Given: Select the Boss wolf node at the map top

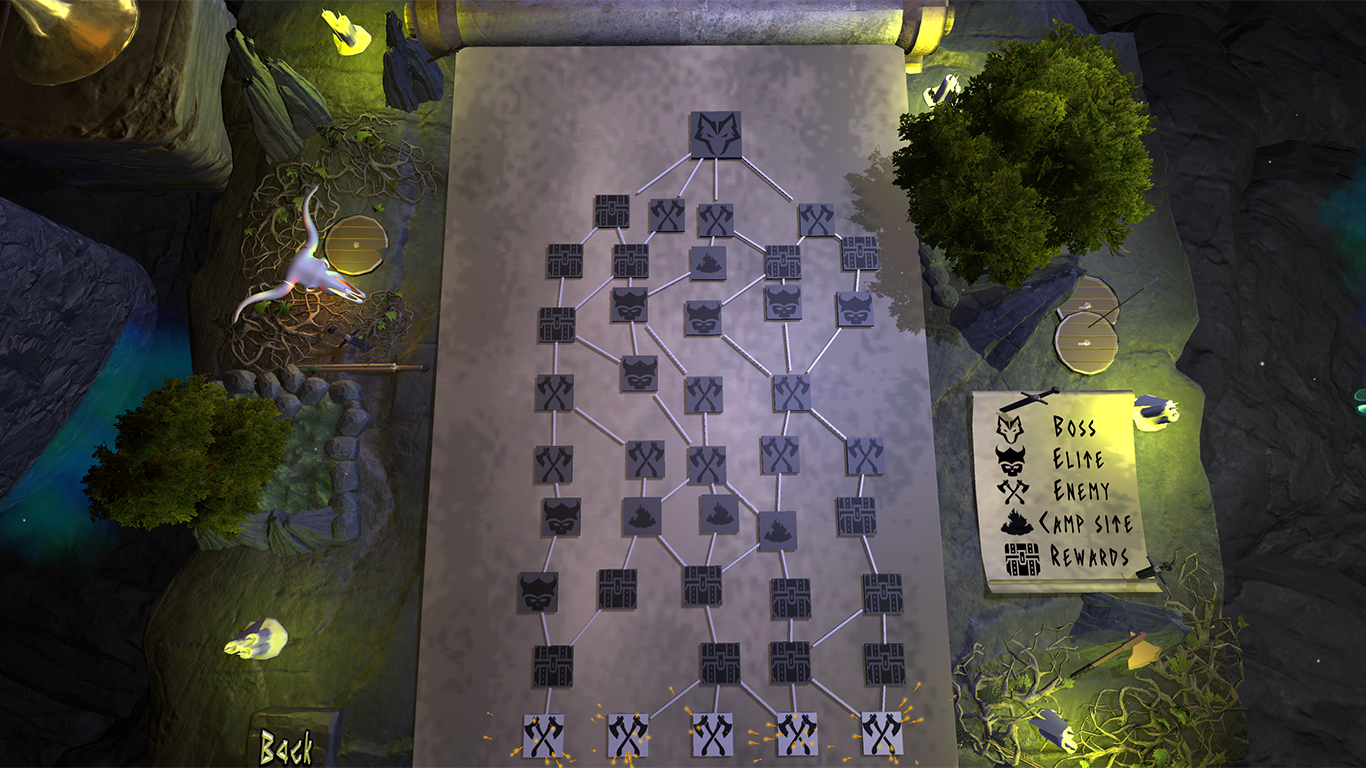Looking at the screenshot, I should 717,136.
